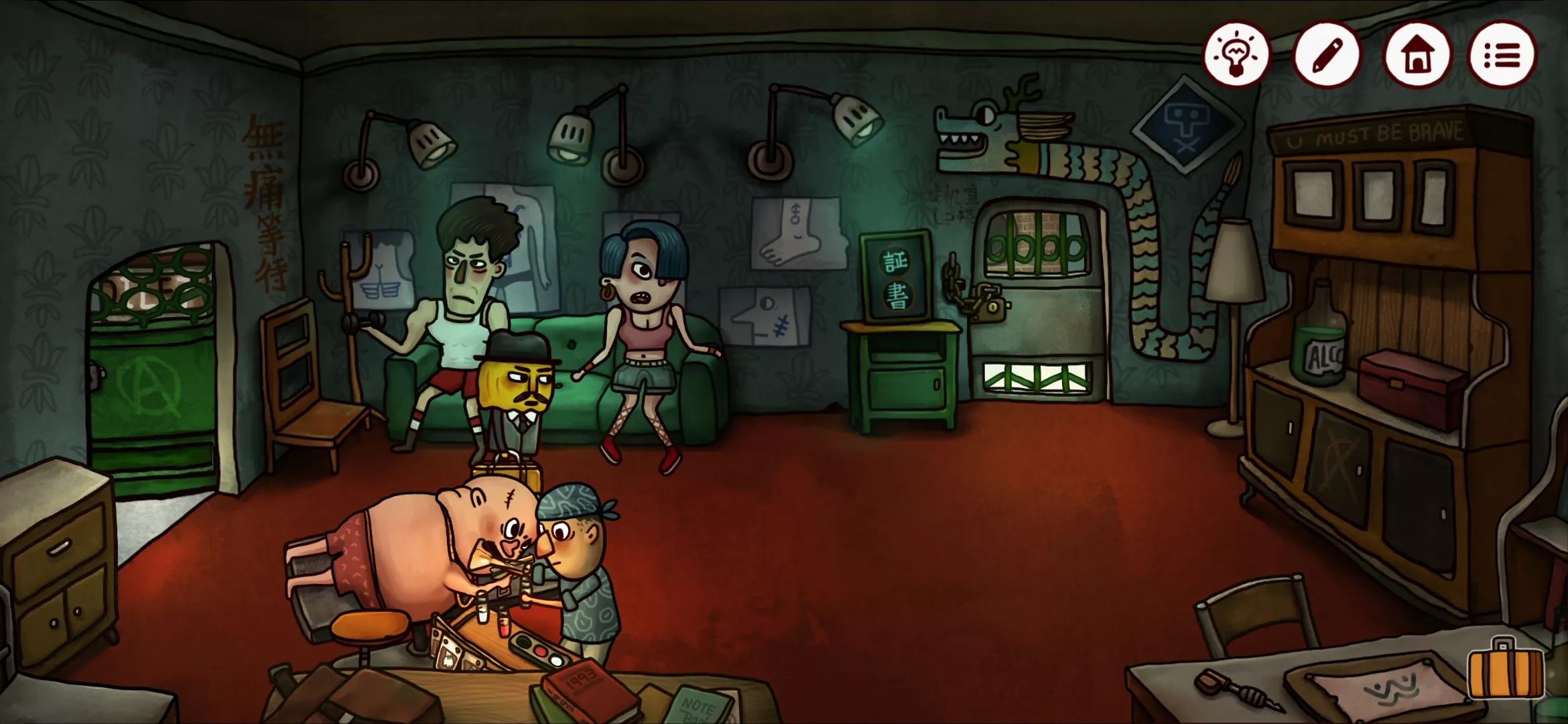Open the lightbulb hint button

(1236, 55)
